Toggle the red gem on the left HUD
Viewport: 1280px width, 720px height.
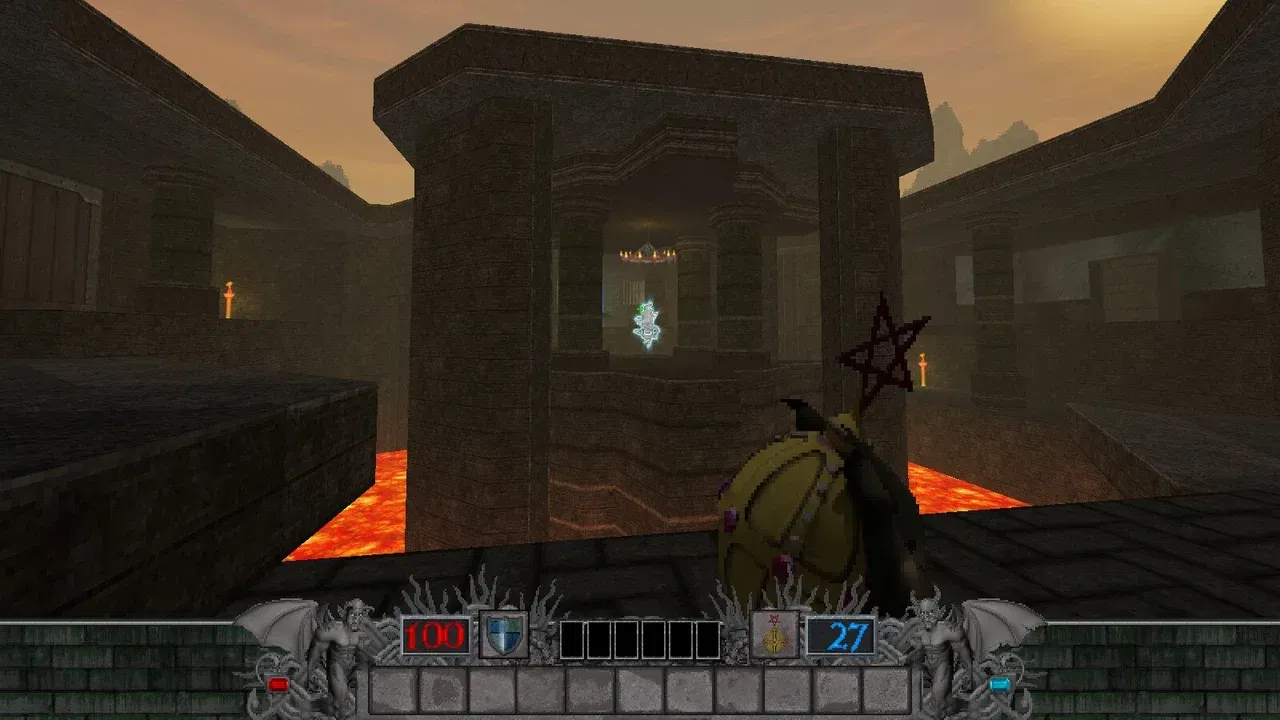click(x=277, y=685)
